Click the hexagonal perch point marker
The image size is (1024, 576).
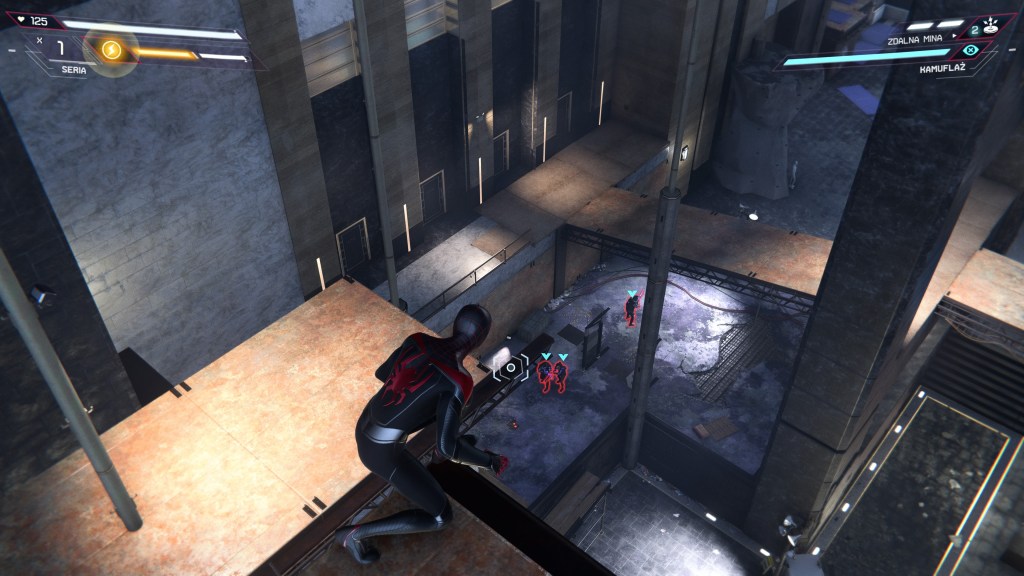point(511,367)
